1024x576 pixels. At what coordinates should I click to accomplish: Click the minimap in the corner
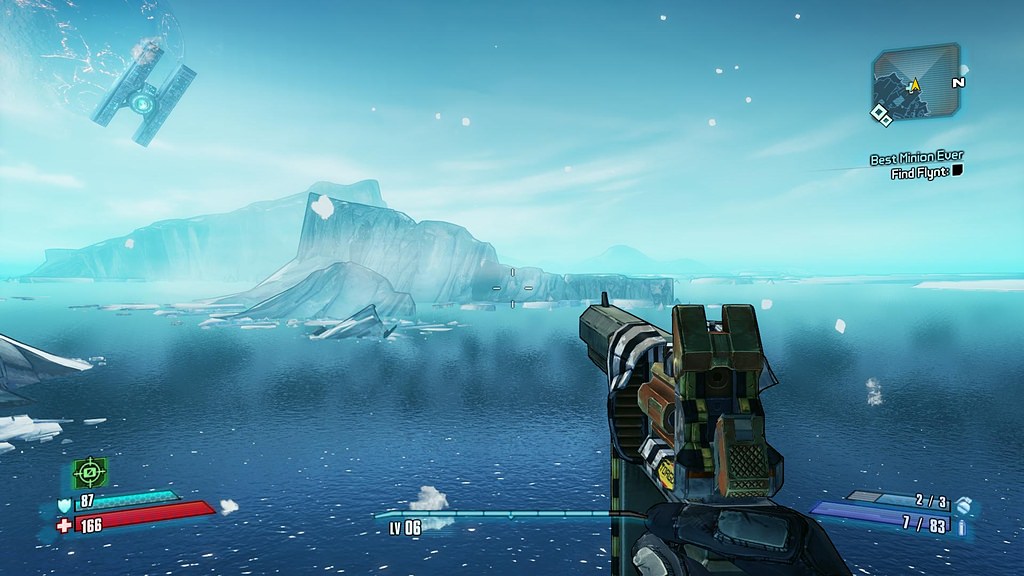tap(914, 82)
